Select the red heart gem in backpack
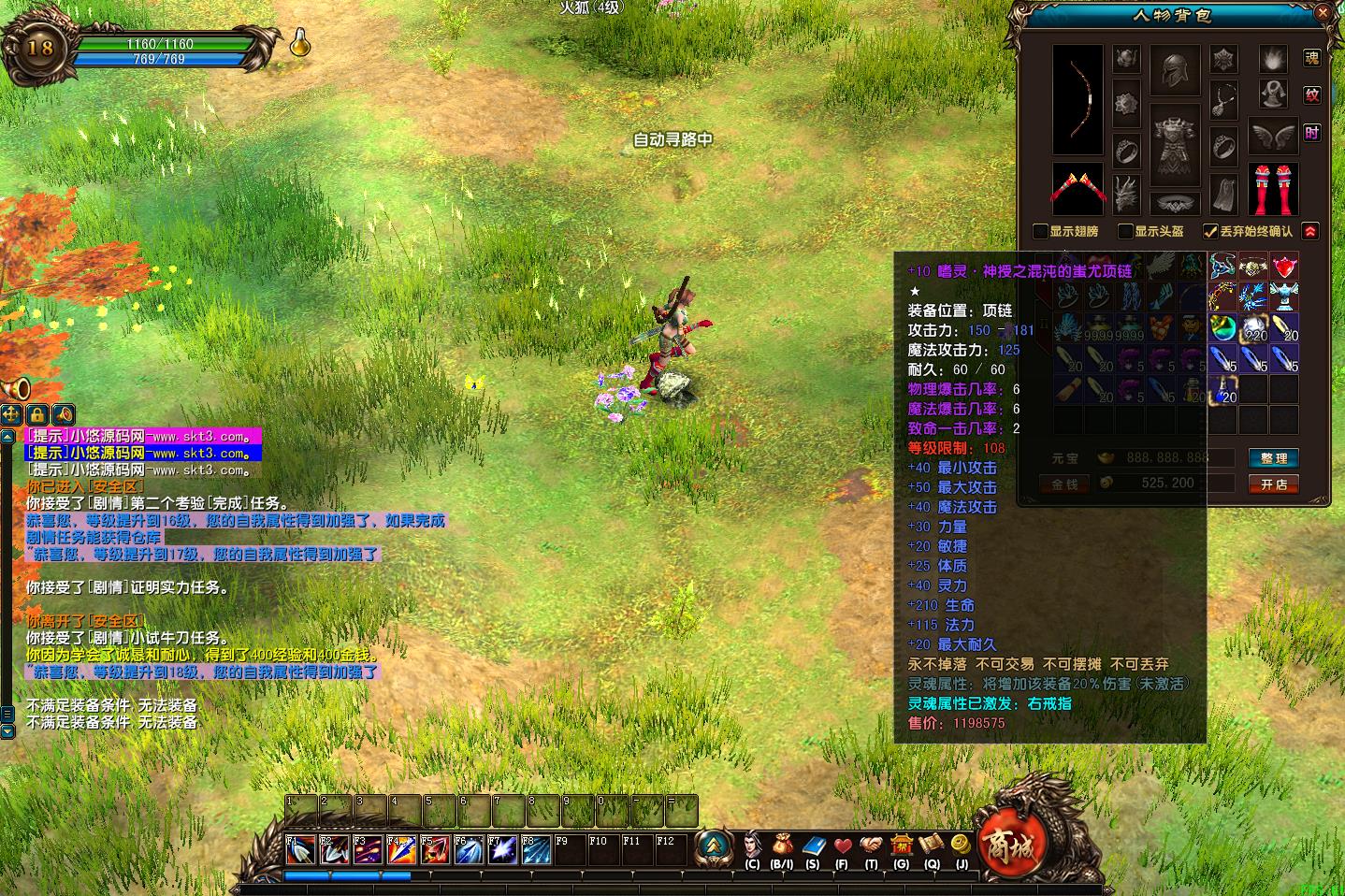The width and height of the screenshot is (1345, 896). [1284, 267]
